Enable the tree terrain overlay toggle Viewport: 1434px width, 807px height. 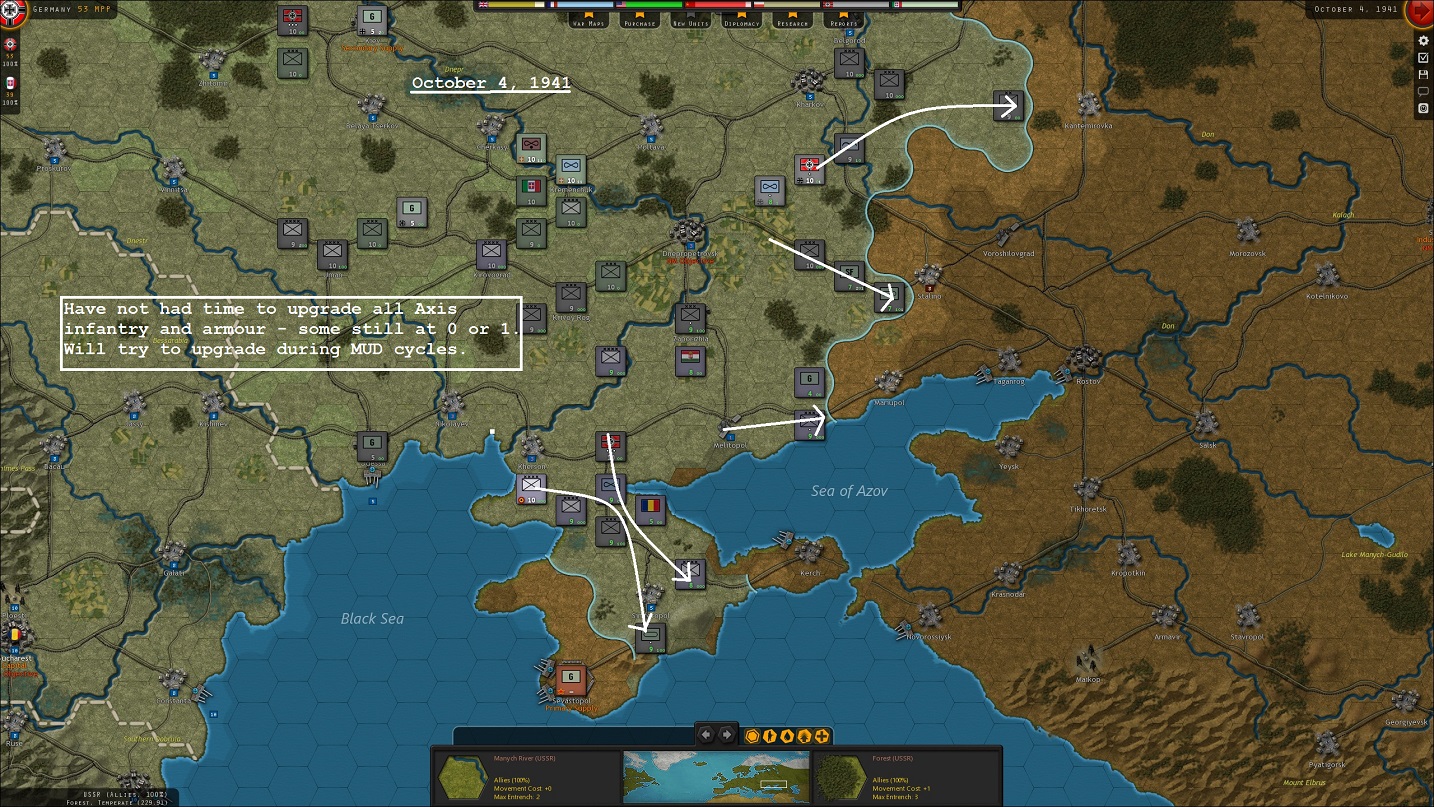tap(803, 736)
